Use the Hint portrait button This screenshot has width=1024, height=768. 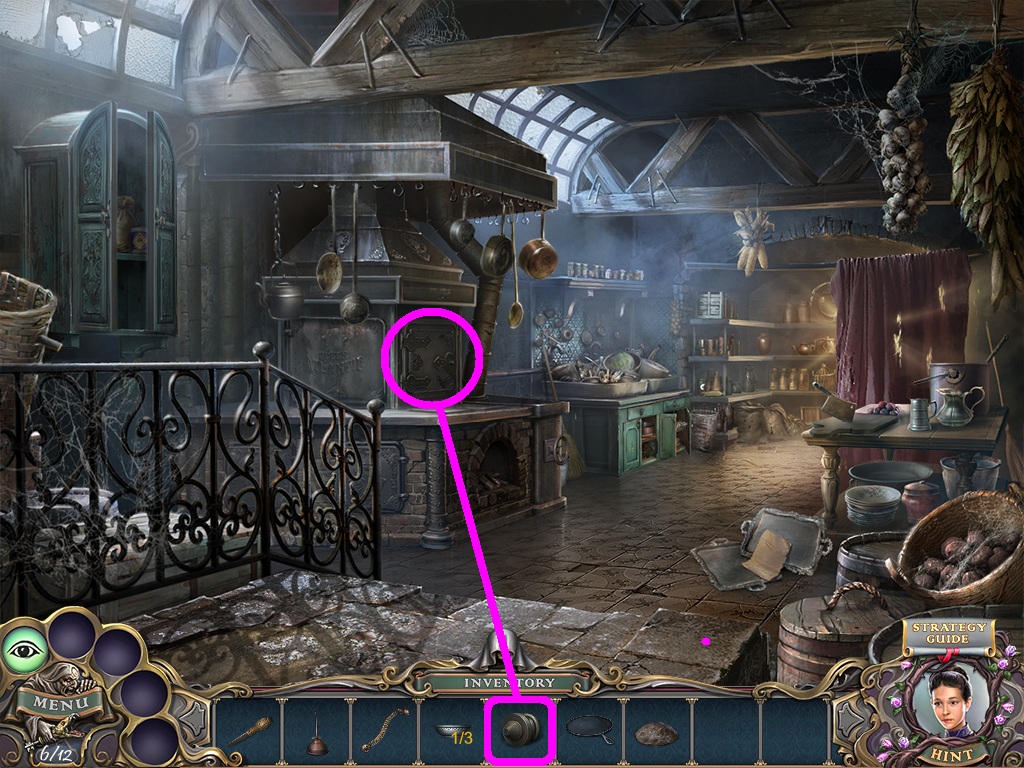[943, 706]
